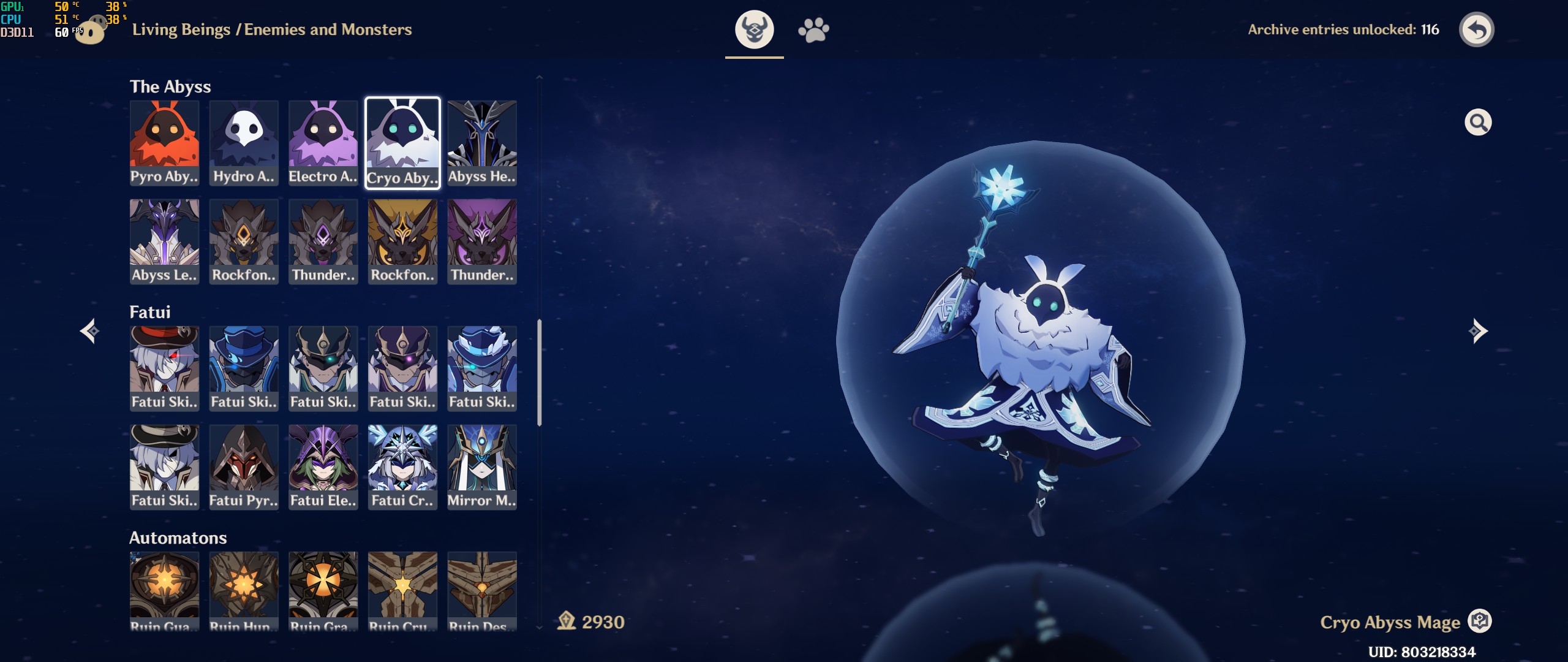This screenshot has height=662, width=1568.
Task: Switch to the Wildlife paw tab
Action: point(813,29)
